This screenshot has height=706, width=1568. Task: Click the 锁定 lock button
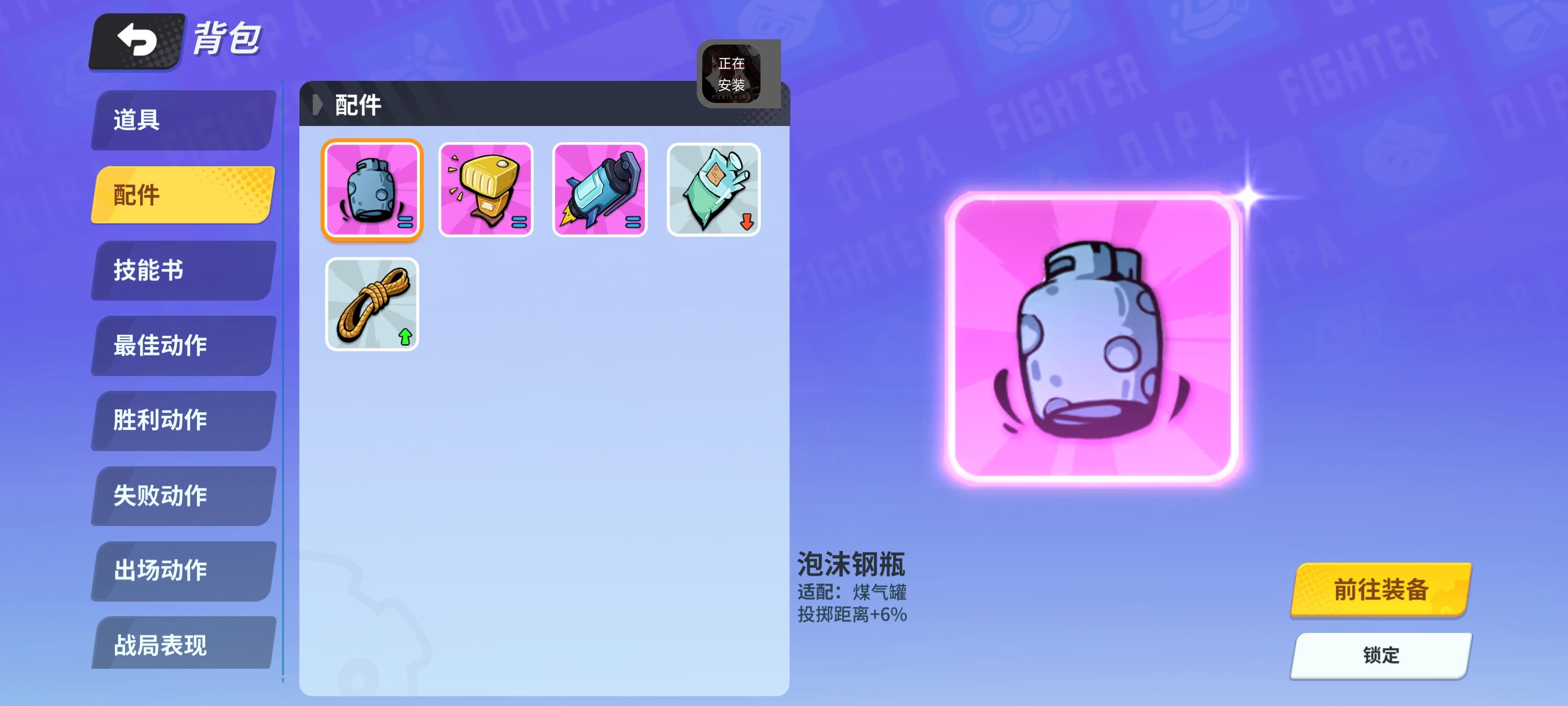click(1380, 656)
